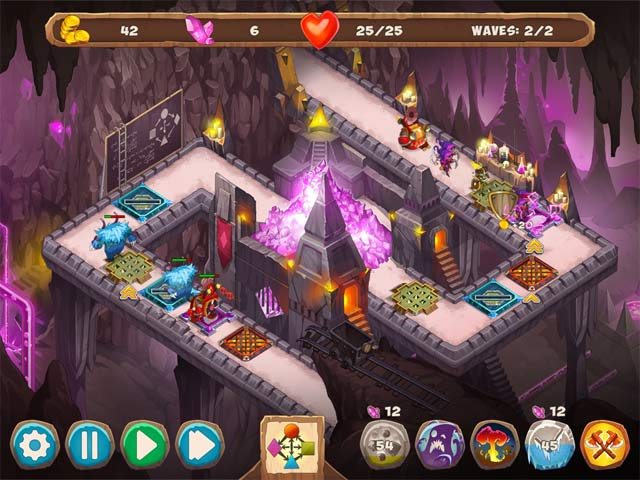Click the upgrade arrow below the purple tower
The image size is (640, 480).
point(535,244)
